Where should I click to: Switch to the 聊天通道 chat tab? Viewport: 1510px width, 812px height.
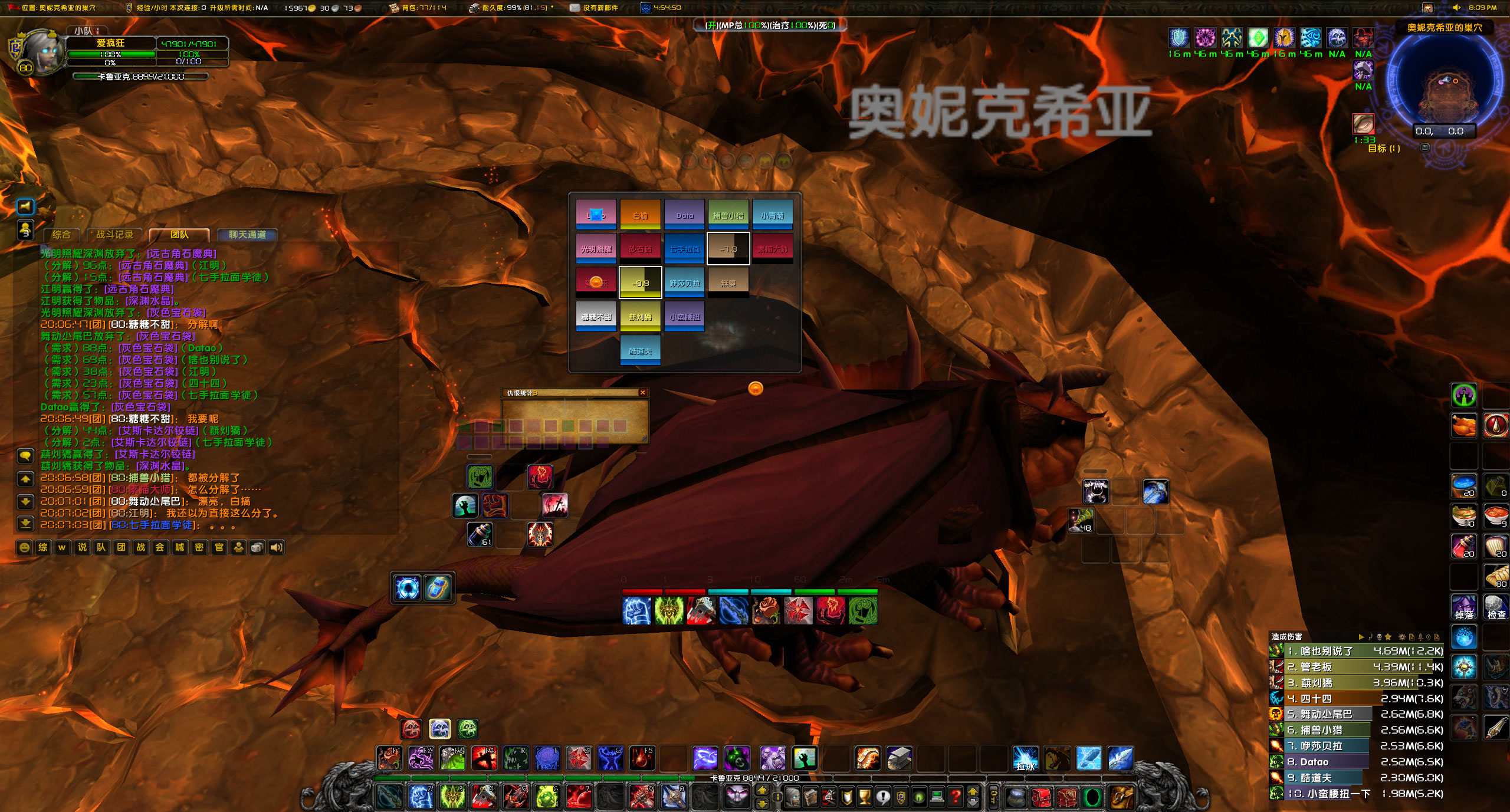248,235
